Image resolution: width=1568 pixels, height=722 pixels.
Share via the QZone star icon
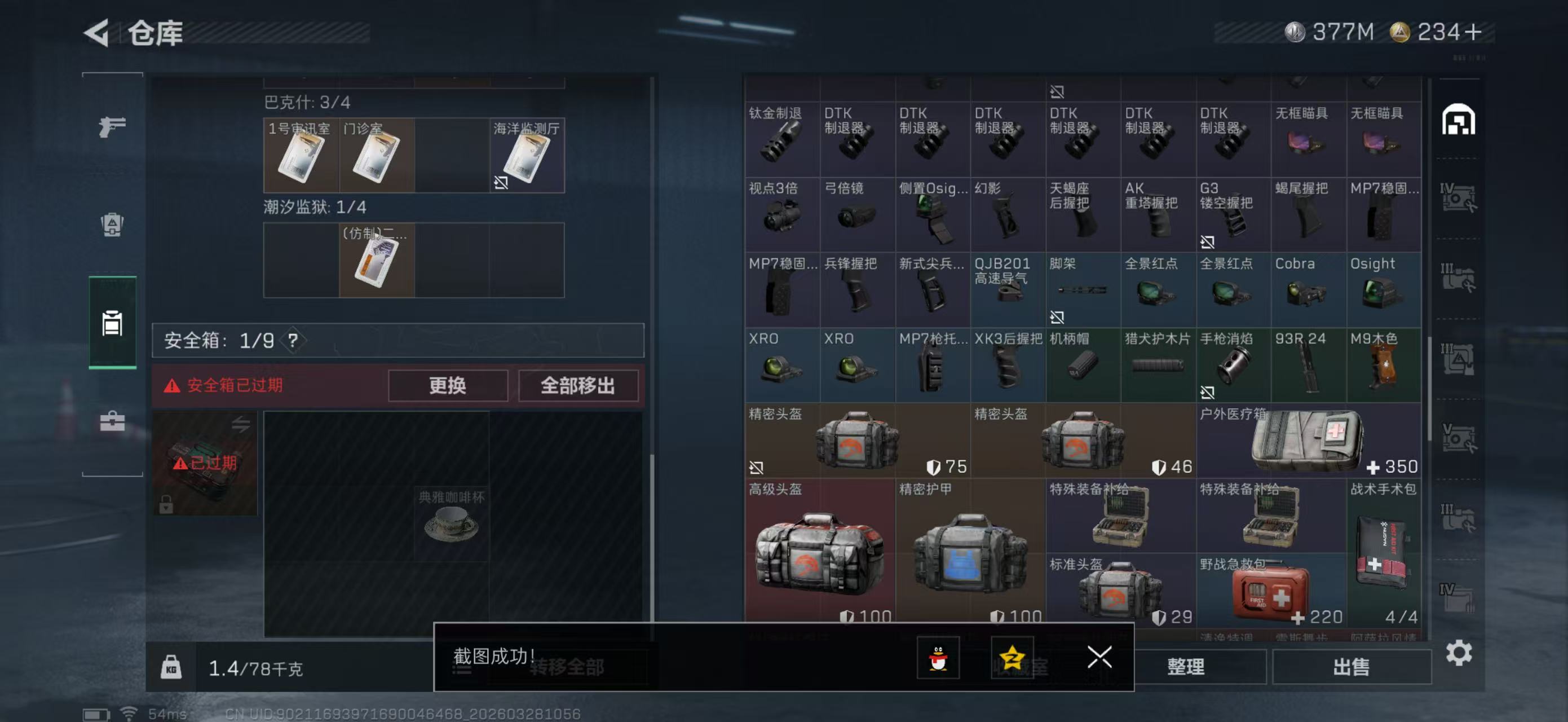(x=1014, y=659)
